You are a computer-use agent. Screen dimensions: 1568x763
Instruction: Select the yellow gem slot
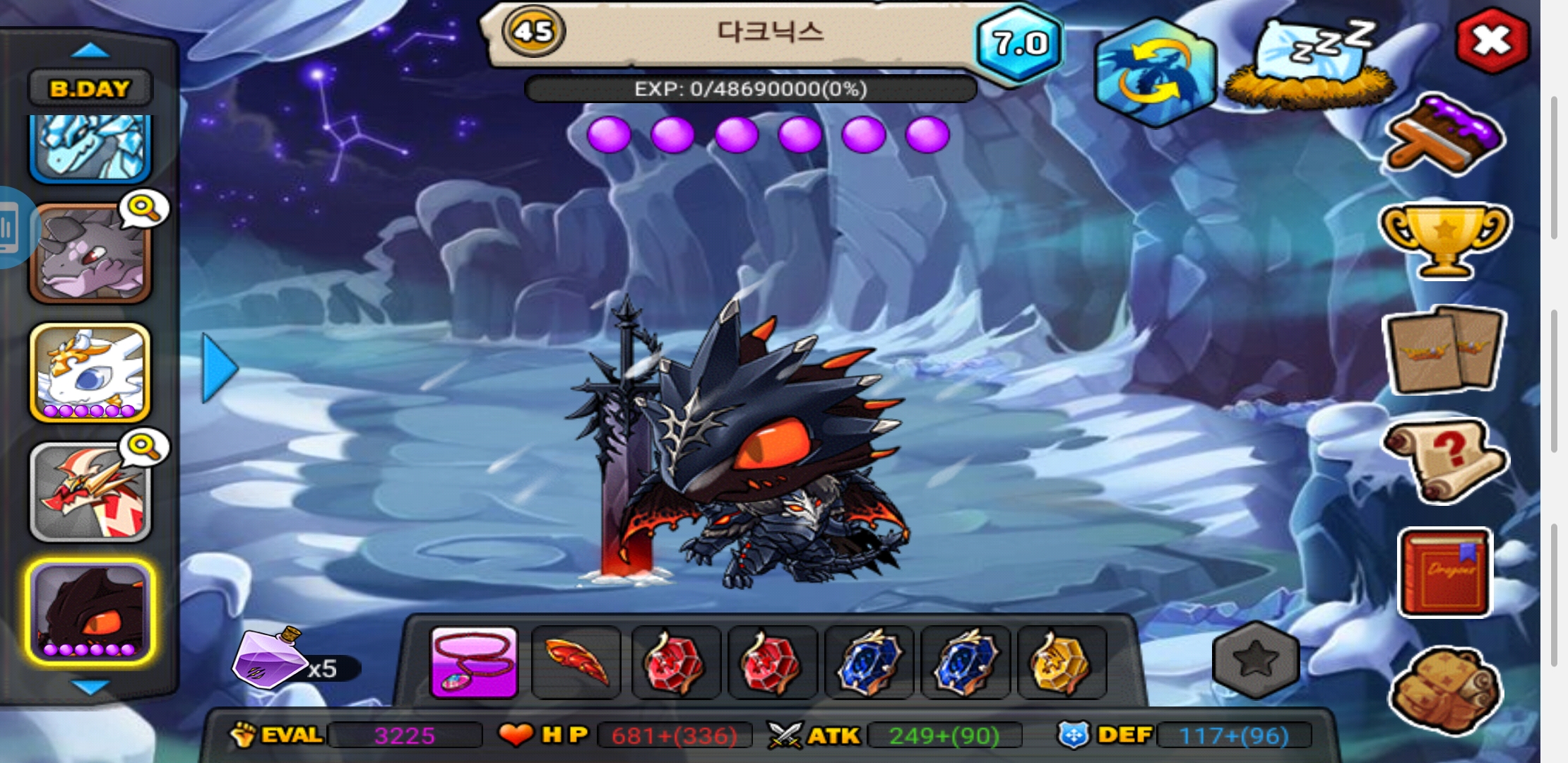click(1061, 663)
